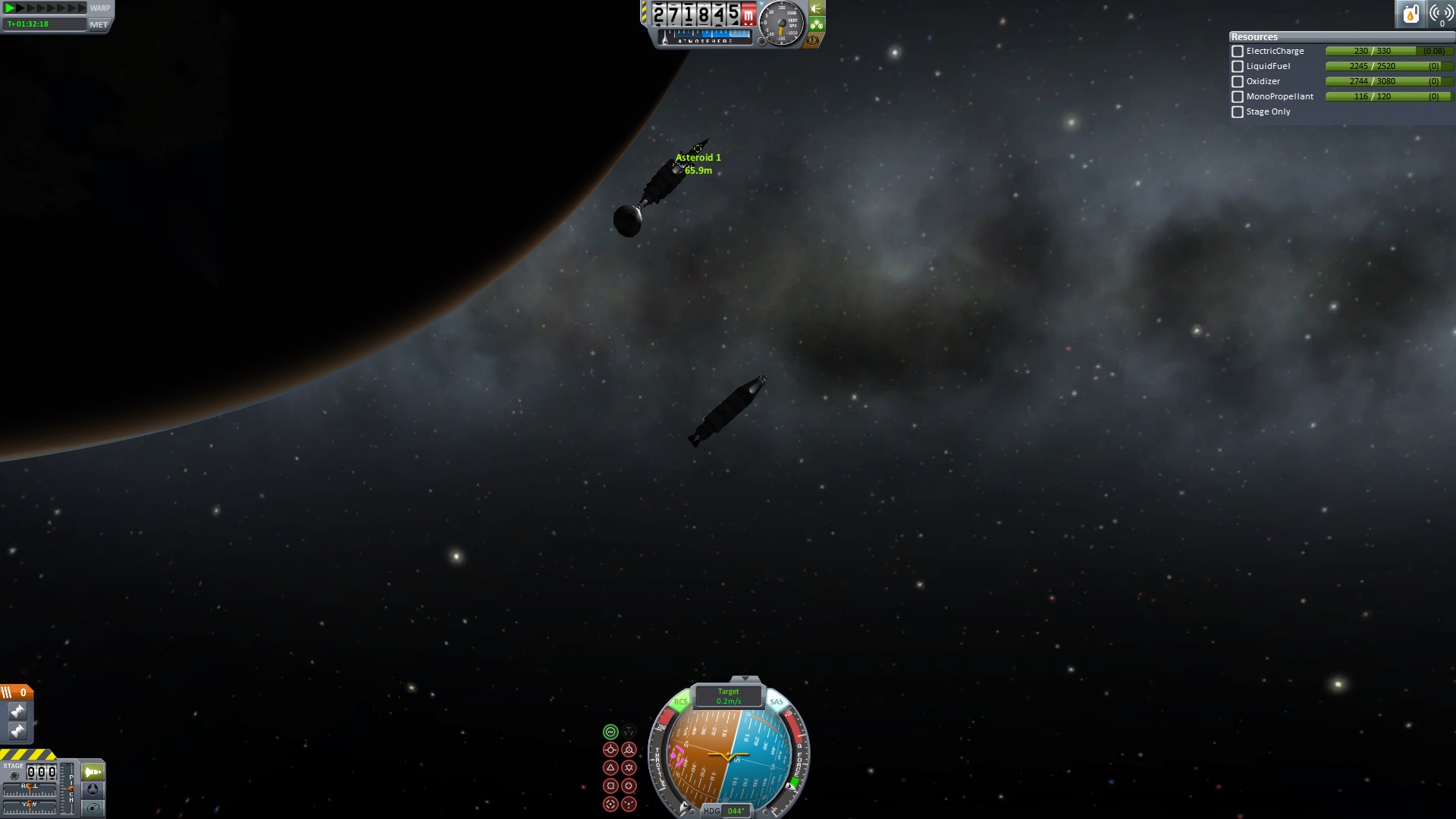Click the Target speed readout to switch mode
The width and height of the screenshot is (1456, 819).
(729, 696)
